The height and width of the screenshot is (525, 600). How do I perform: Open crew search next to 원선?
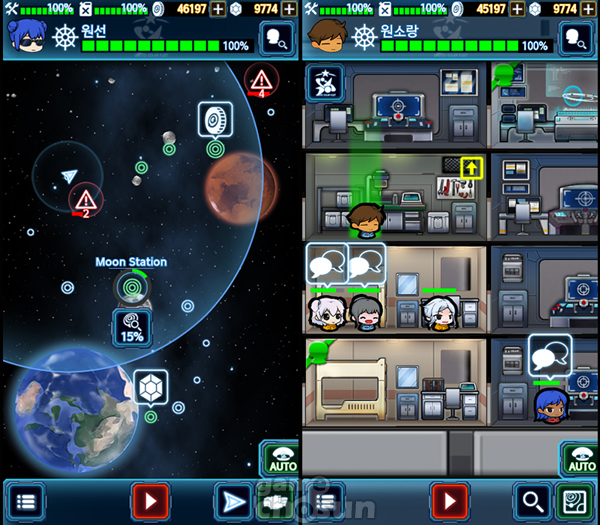tap(276, 38)
